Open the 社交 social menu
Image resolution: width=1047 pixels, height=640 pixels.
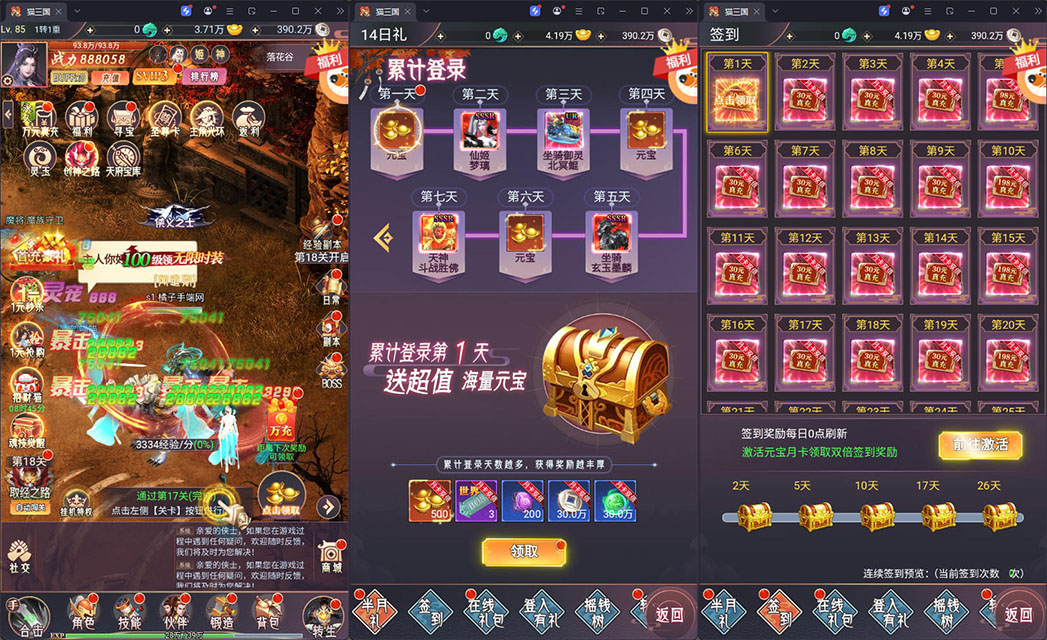[x=19, y=555]
